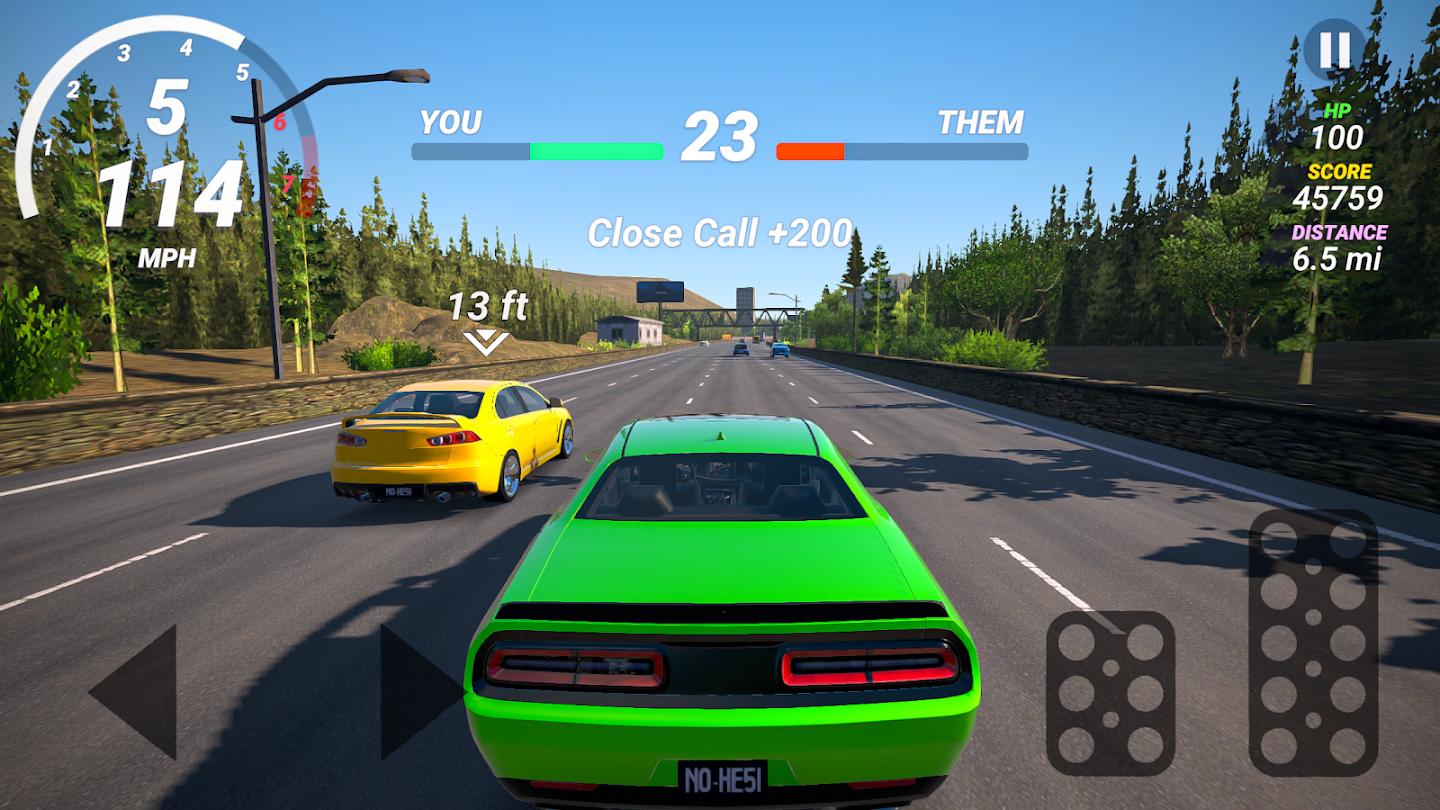Viewport: 1440px width, 810px height.
Task: Click the downward distance arrow marker
Action: coord(486,340)
